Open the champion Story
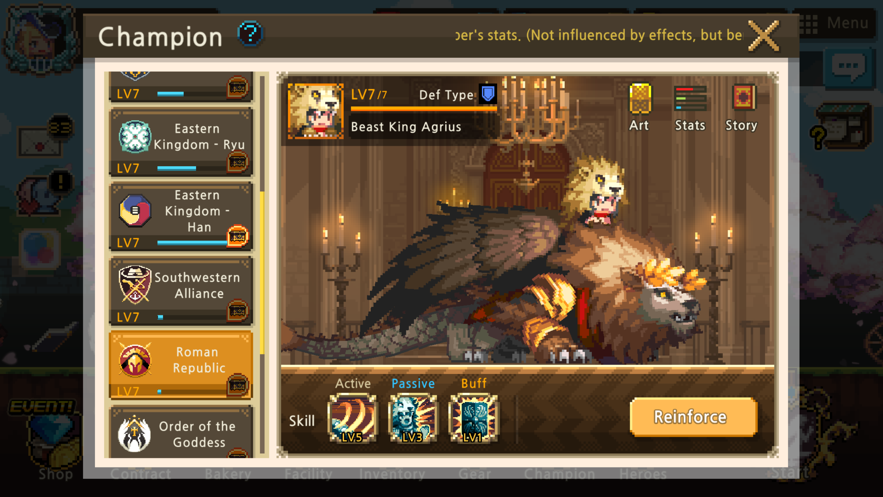This screenshot has width=883, height=497. [x=741, y=107]
